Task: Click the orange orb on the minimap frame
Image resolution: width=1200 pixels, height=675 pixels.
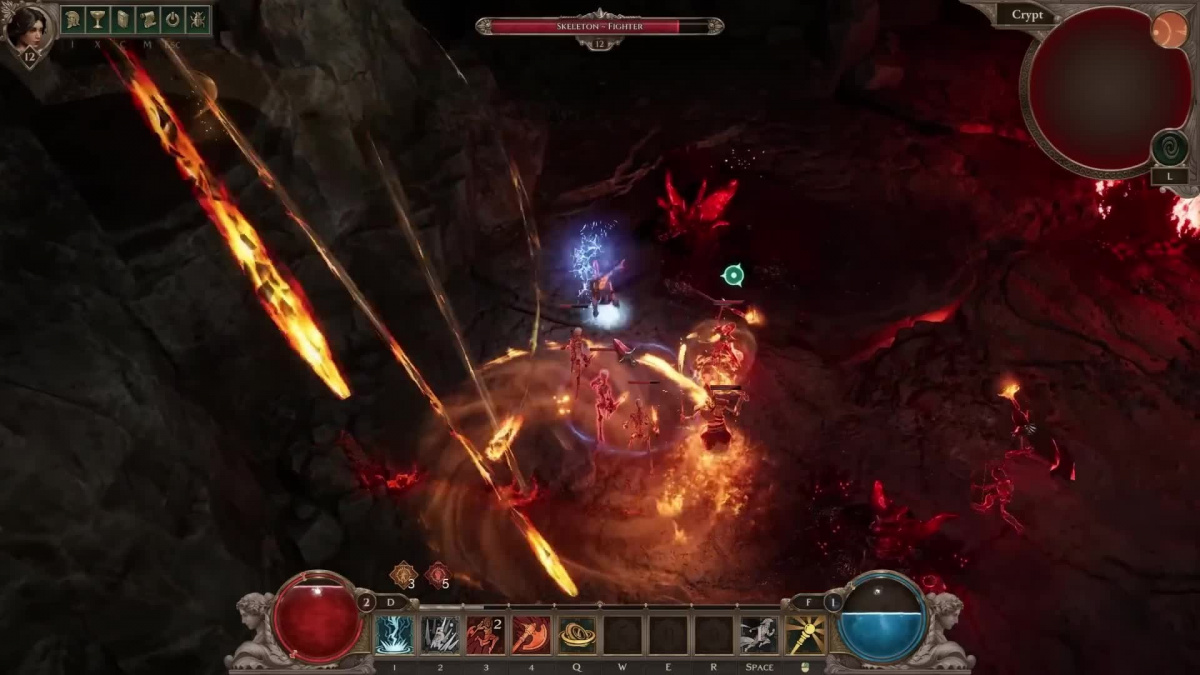Action: click(1168, 30)
